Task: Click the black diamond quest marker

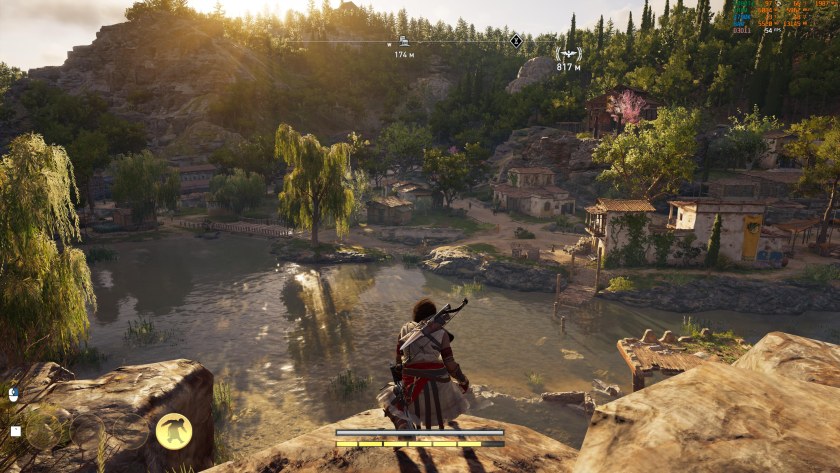Action: click(x=516, y=41)
